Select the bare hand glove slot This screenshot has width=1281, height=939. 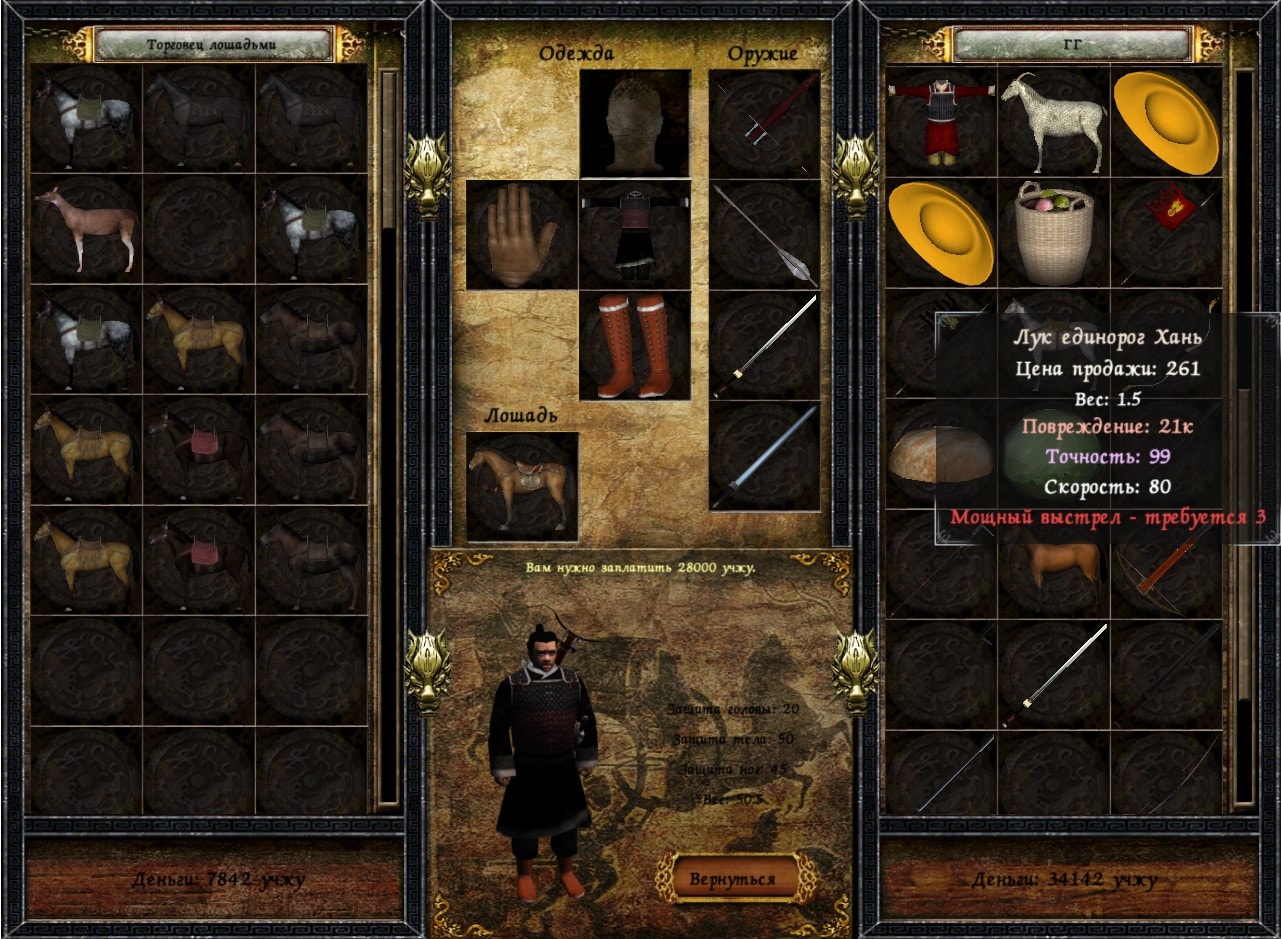tap(521, 236)
